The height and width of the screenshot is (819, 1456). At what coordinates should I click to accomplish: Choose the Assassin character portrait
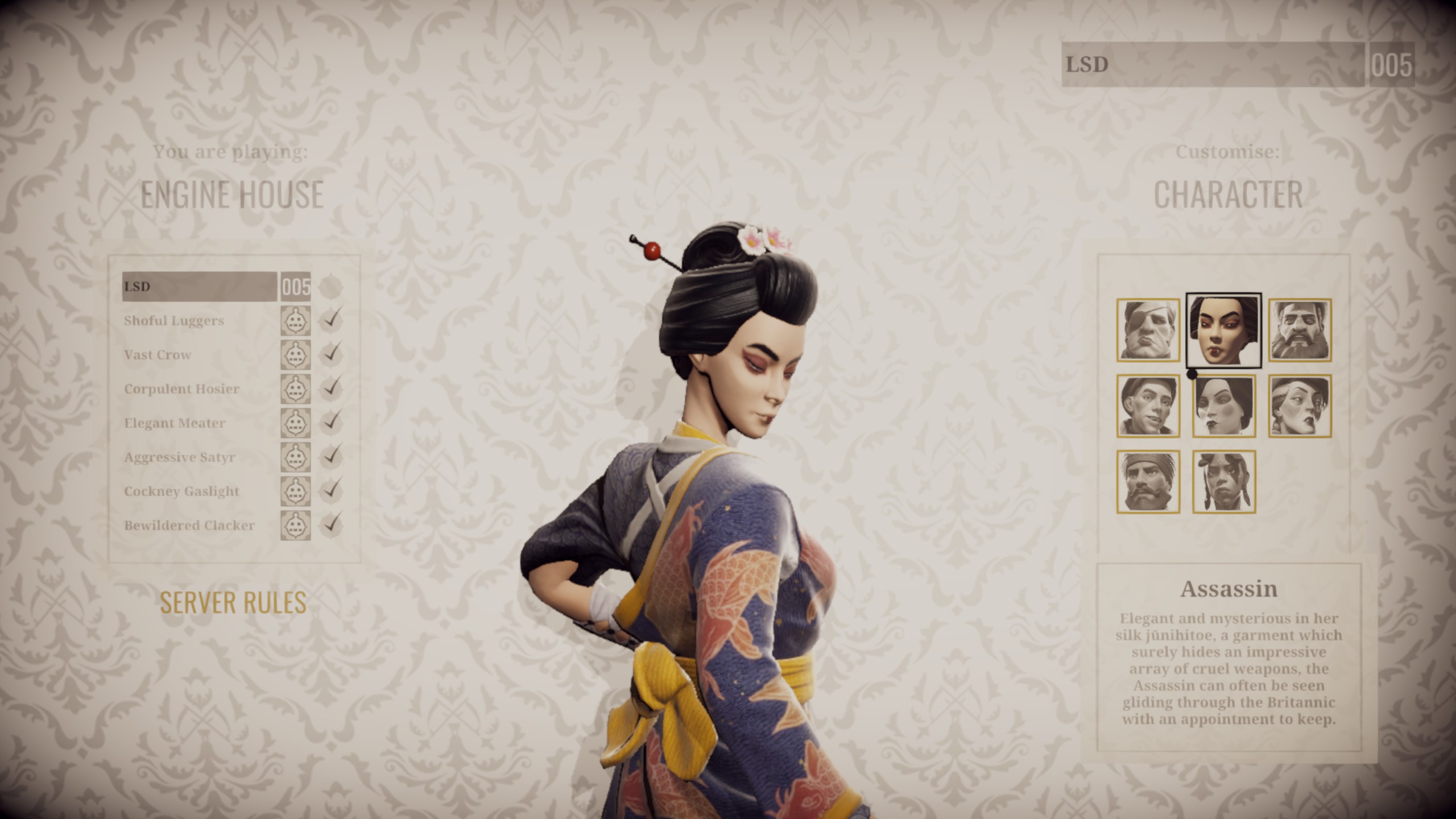coord(1223,330)
